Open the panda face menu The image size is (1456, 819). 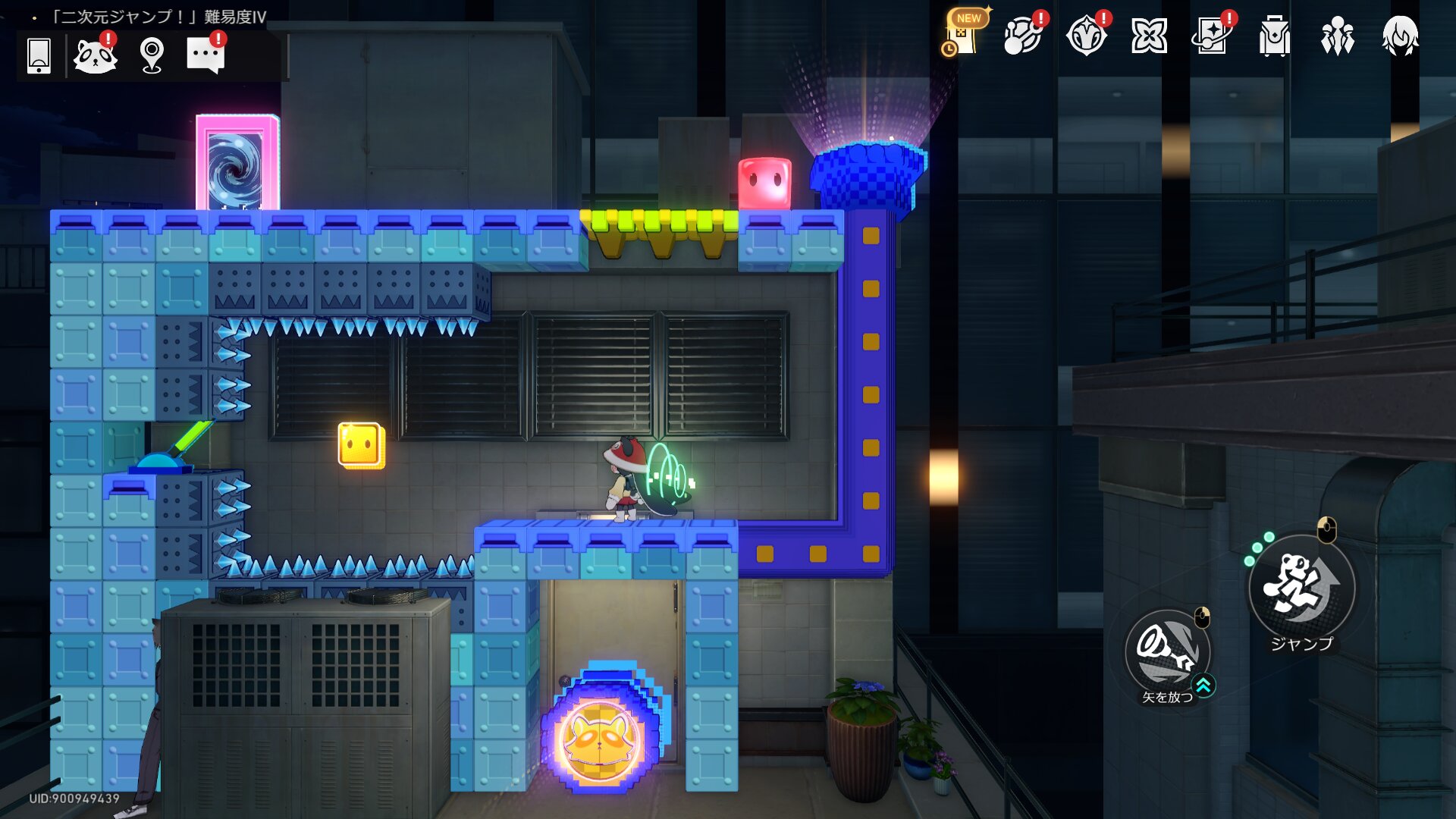pos(95,55)
